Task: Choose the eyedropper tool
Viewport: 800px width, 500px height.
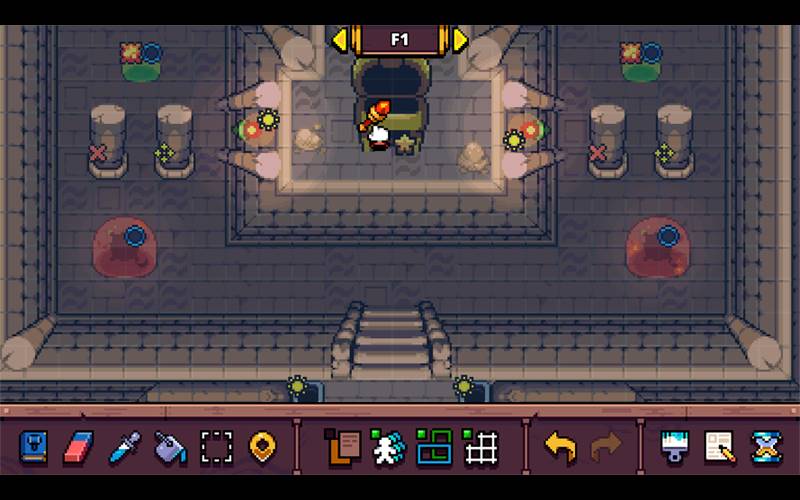Action: tap(124, 448)
